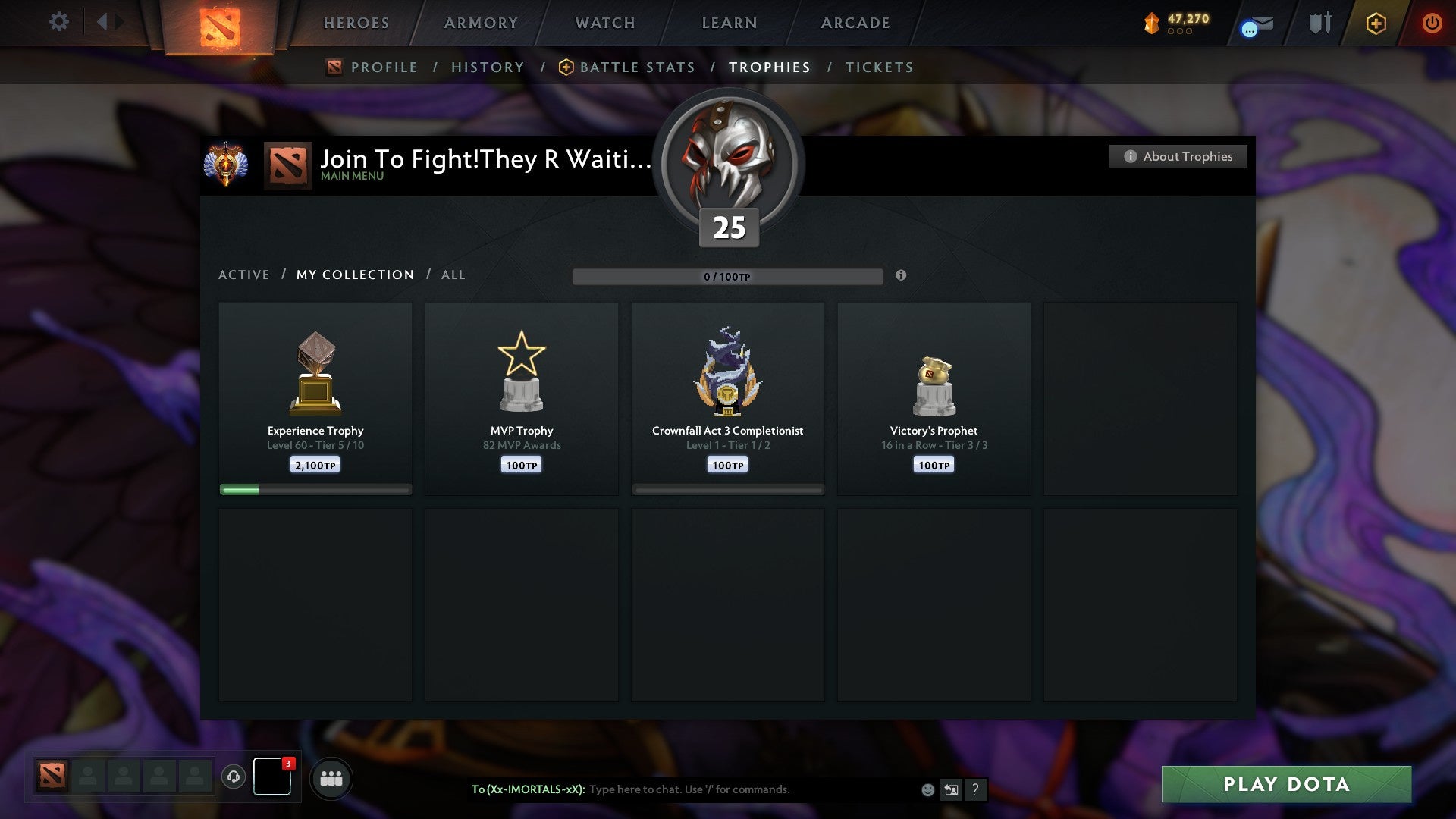
Task: Open friends list with the group icon
Action: [331, 779]
